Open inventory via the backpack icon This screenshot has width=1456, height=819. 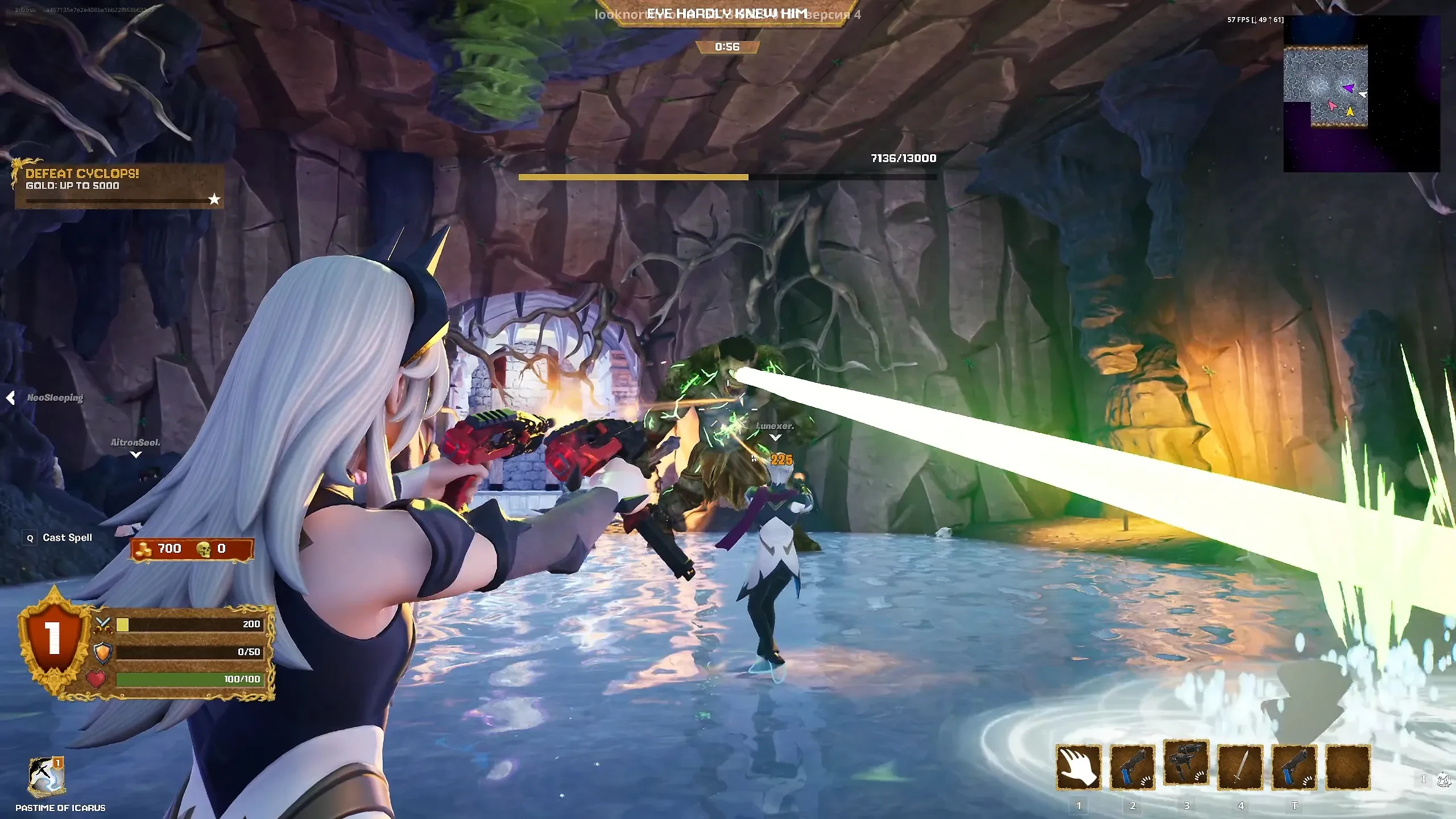1443,780
